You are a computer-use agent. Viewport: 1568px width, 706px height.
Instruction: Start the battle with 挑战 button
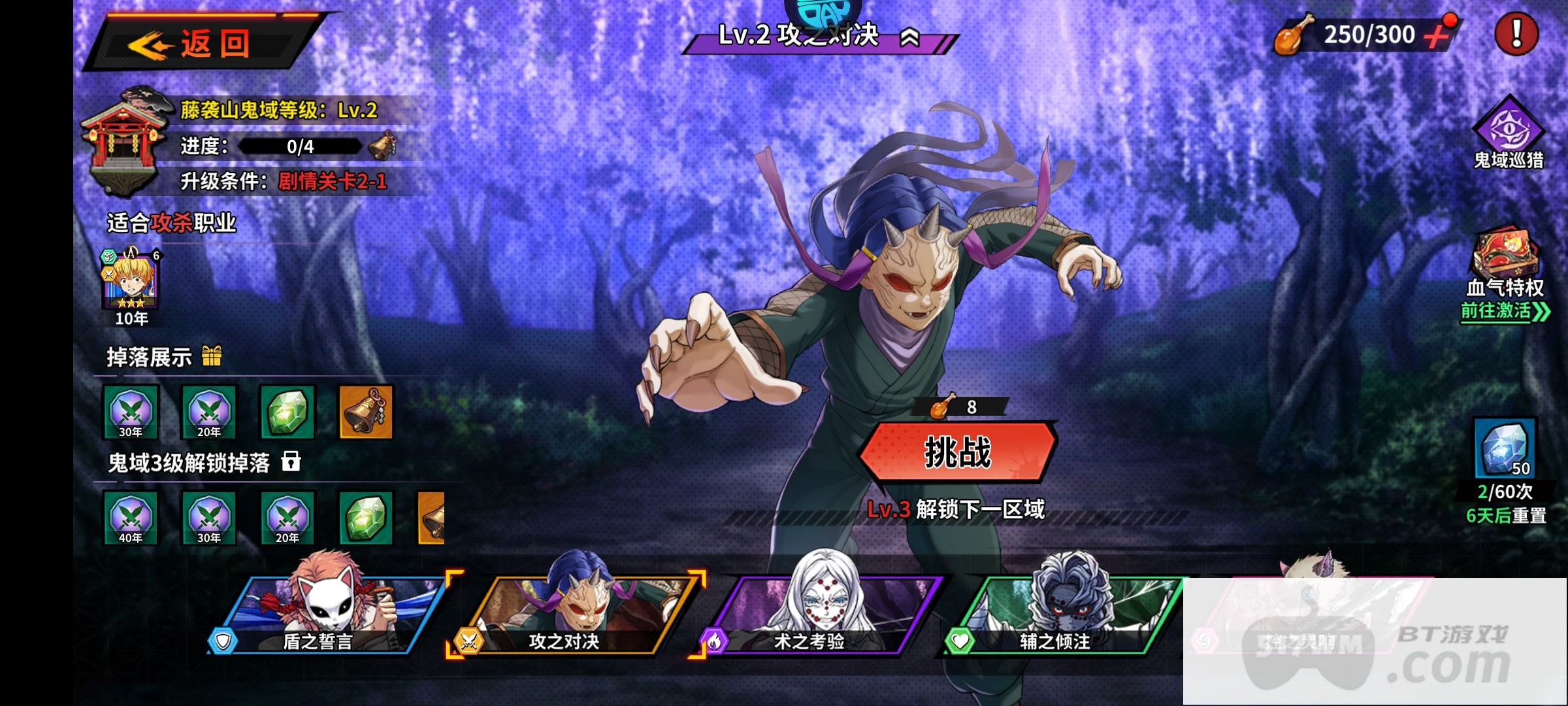tap(958, 452)
